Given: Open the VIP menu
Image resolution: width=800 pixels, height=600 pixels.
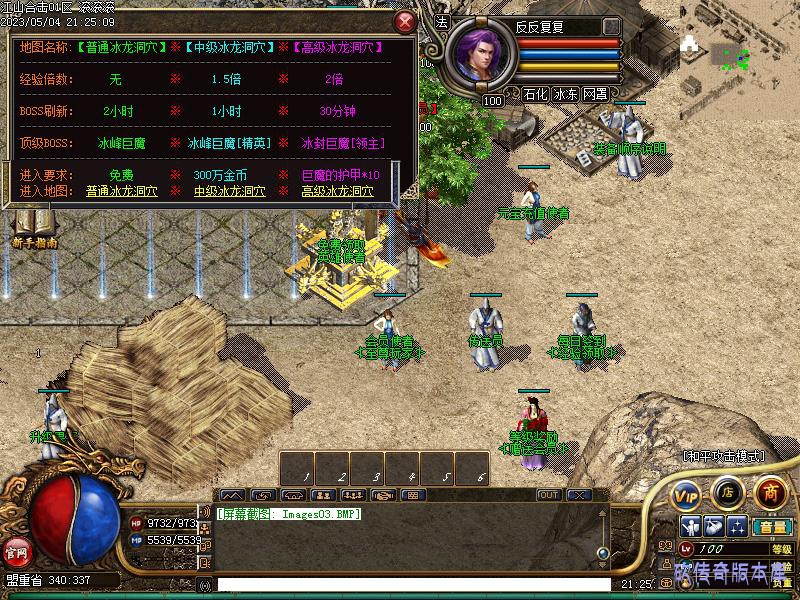Looking at the screenshot, I should coord(686,494).
